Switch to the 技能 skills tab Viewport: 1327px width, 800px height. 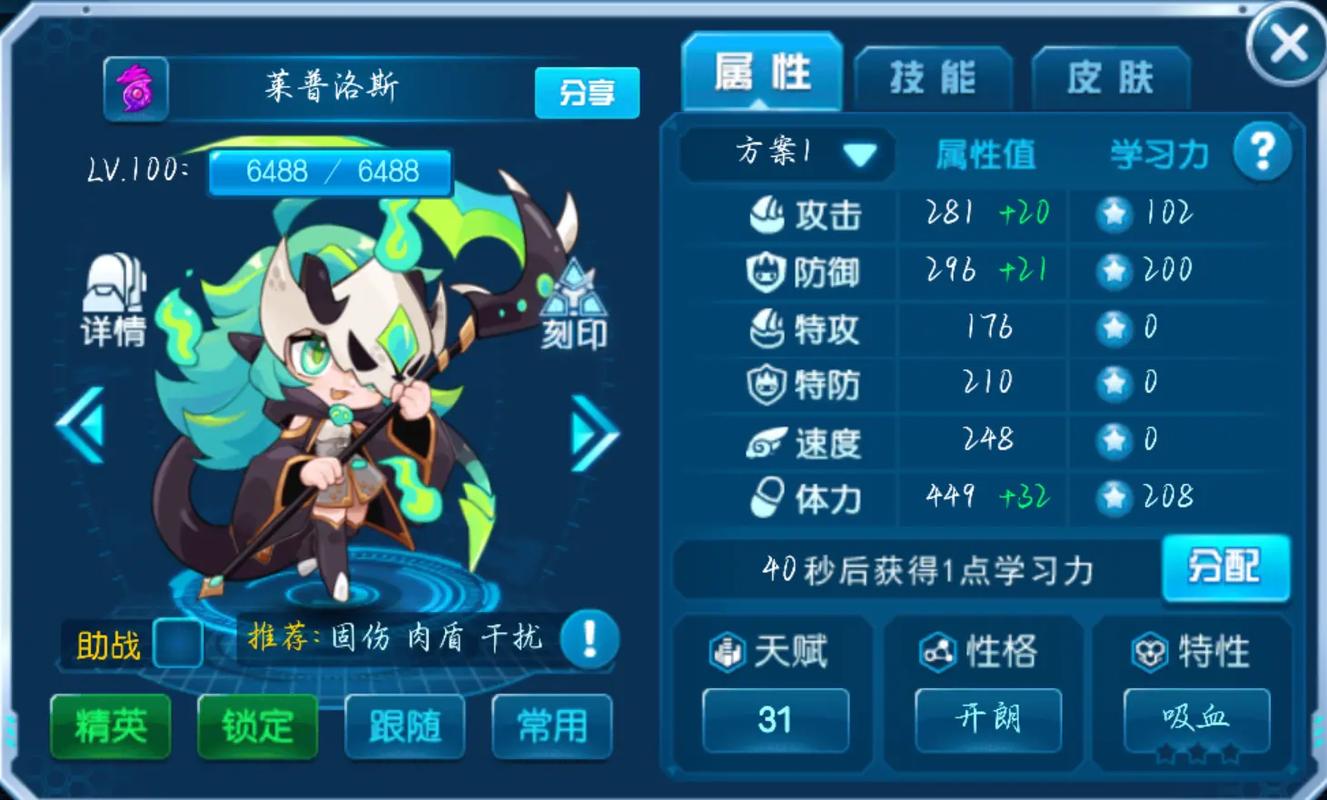coord(933,75)
